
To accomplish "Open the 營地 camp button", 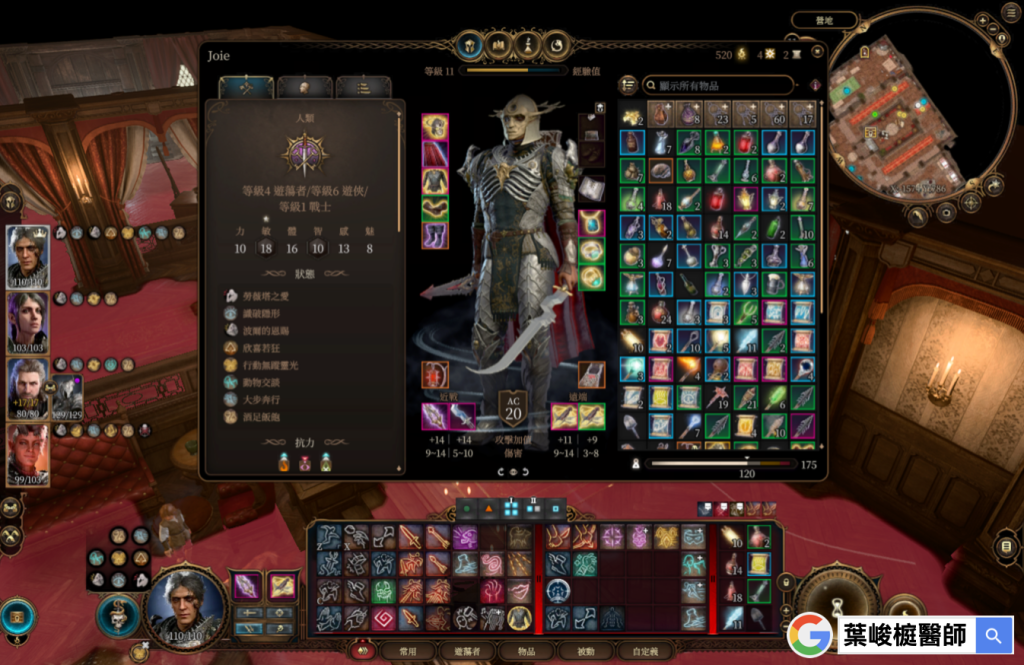I will pos(823,20).
